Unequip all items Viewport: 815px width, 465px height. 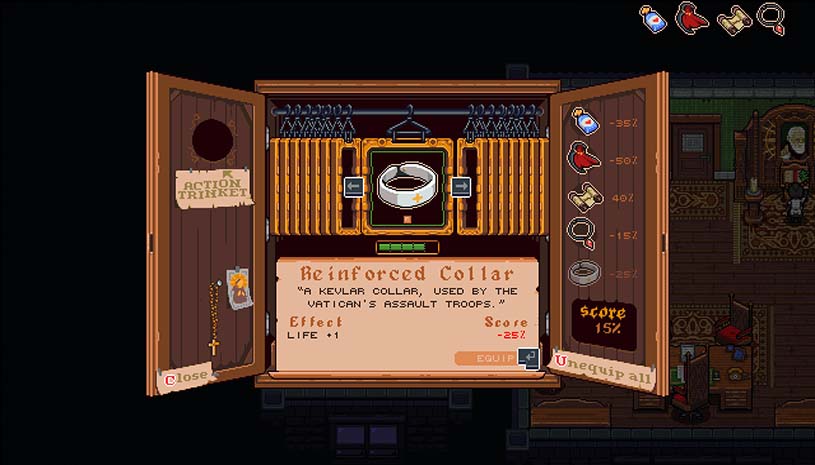(605, 371)
